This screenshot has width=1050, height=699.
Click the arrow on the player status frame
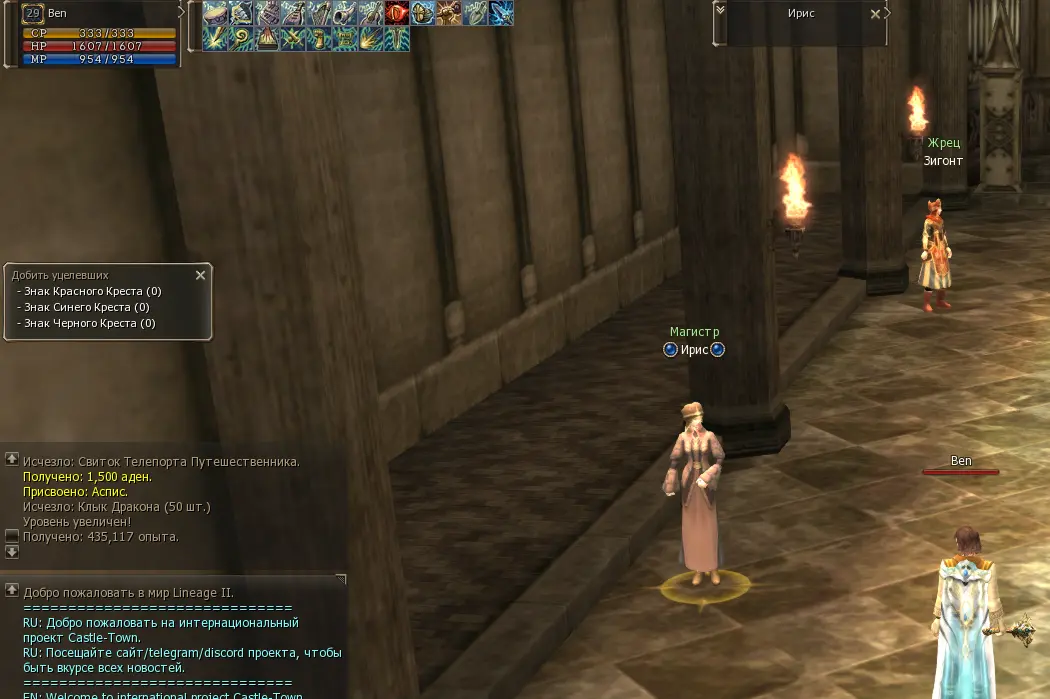(x=181, y=11)
